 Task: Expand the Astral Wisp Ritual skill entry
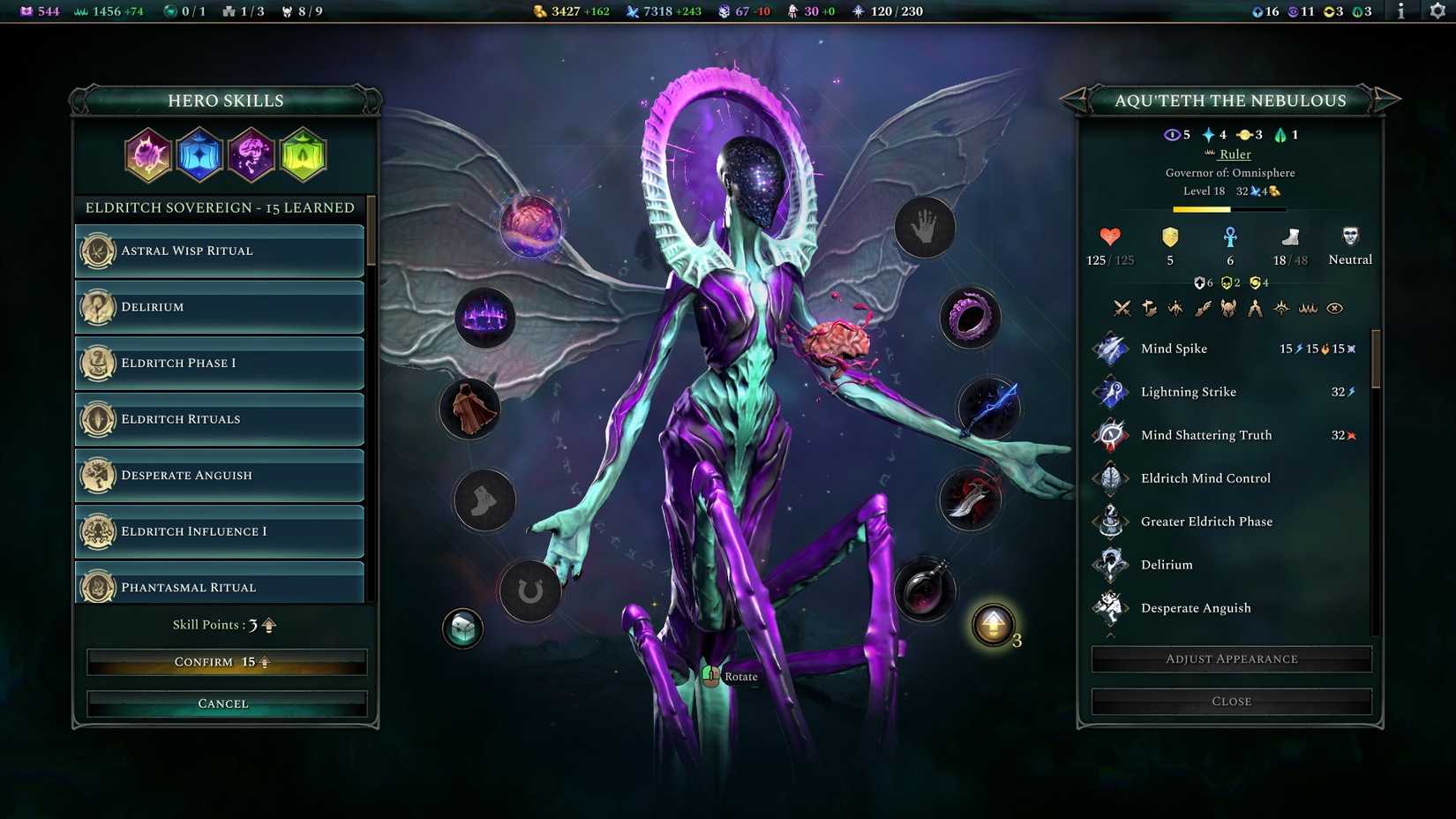(x=219, y=251)
